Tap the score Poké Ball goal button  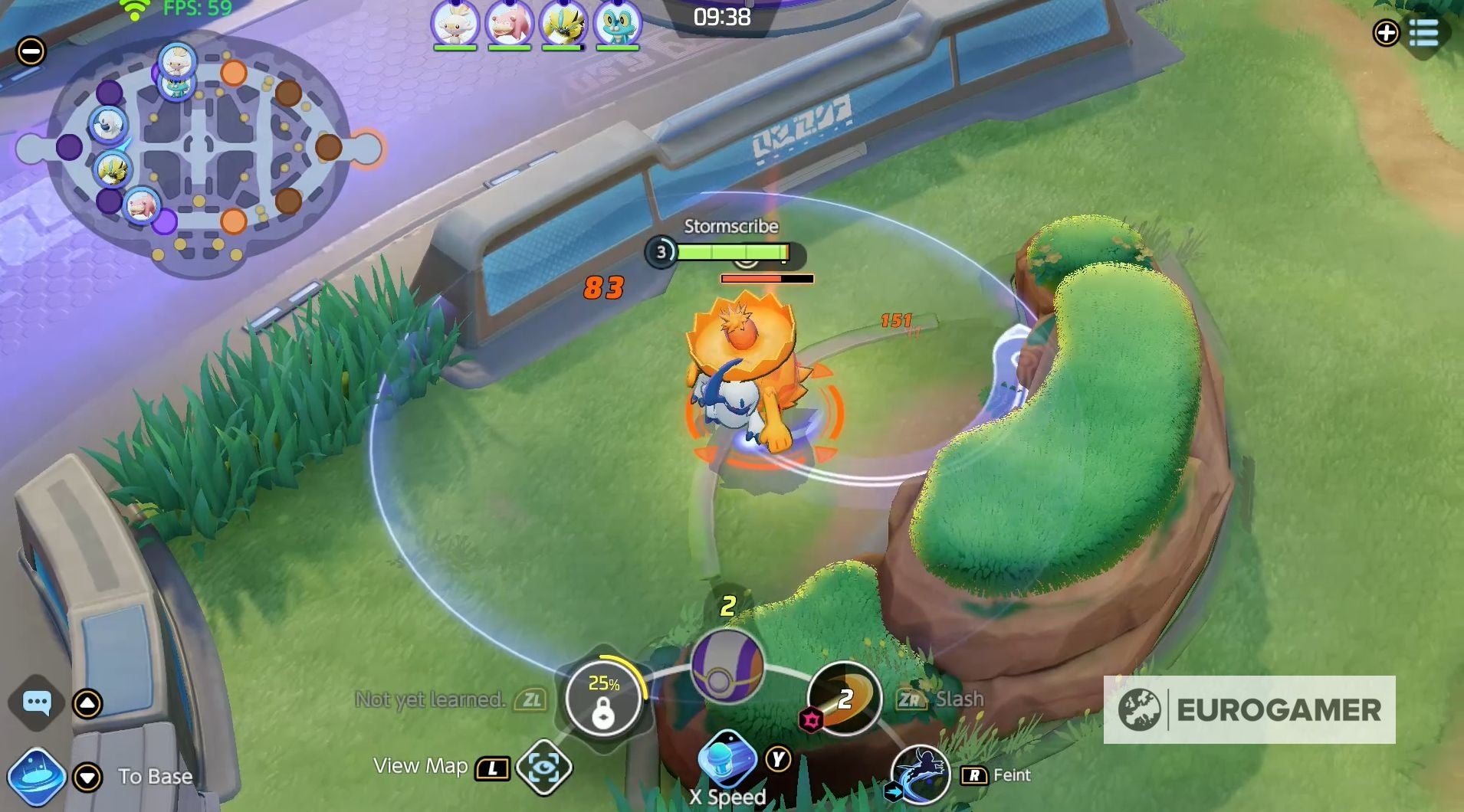[x=727, y=666]
